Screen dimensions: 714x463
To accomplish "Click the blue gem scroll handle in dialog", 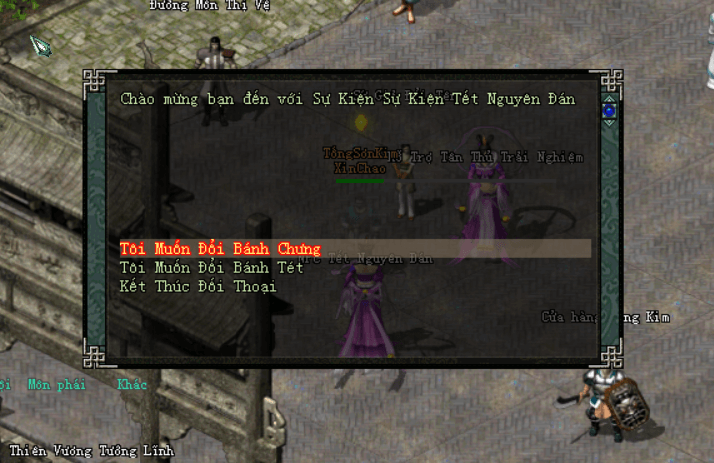I will pos(609,112).
